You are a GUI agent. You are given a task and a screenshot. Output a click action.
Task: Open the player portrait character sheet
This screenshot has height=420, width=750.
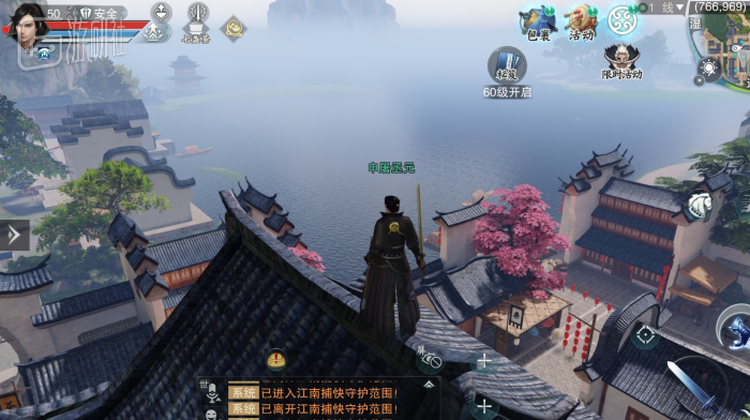click(x=27, y=22)
